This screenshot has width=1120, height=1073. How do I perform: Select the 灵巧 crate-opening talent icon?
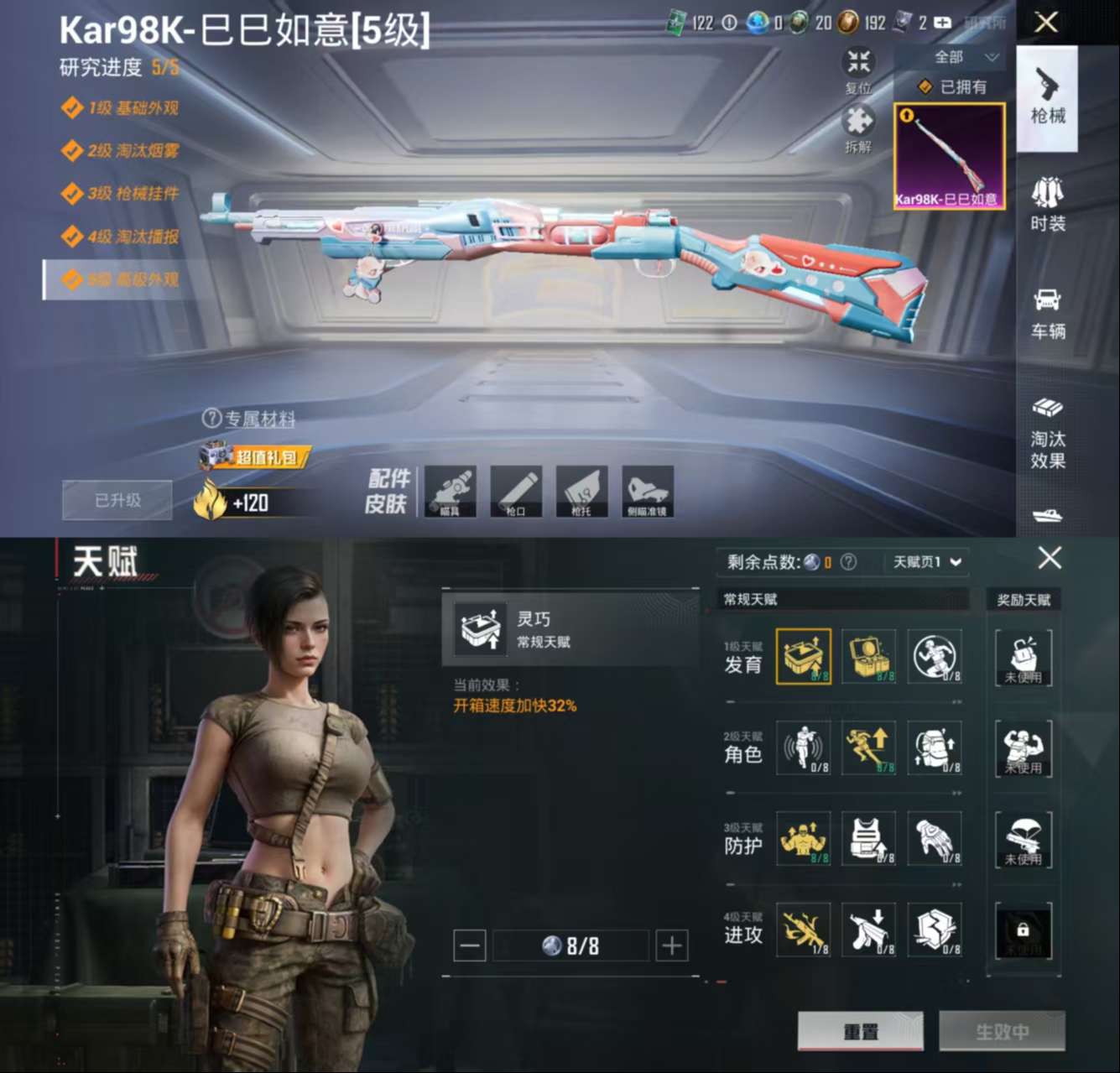click(803, 656)
